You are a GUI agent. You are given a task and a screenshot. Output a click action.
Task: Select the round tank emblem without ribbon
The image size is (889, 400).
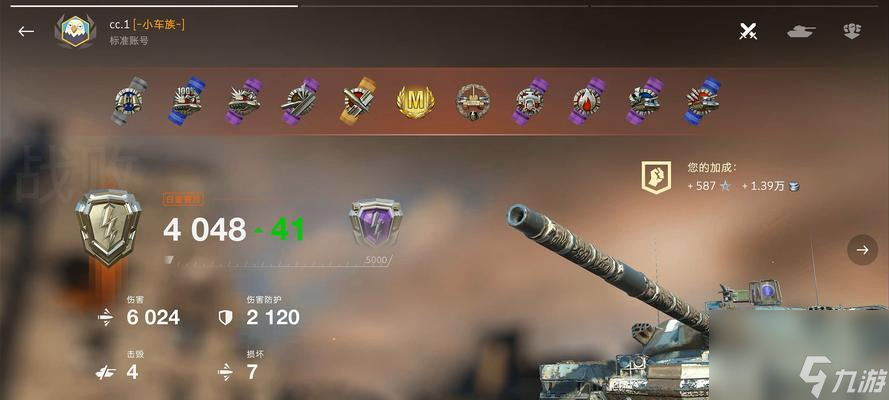pos(472,101)
